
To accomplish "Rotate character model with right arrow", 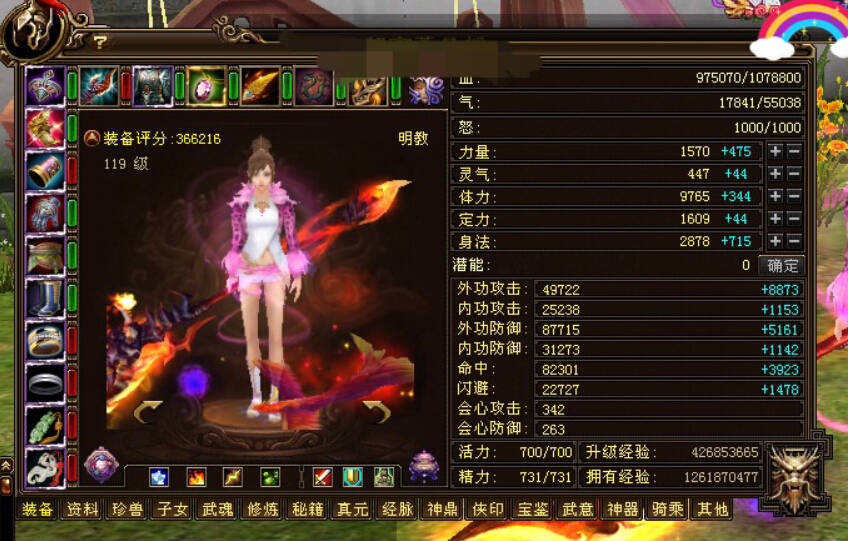I will pyautogui.click(x=376, y=411).
